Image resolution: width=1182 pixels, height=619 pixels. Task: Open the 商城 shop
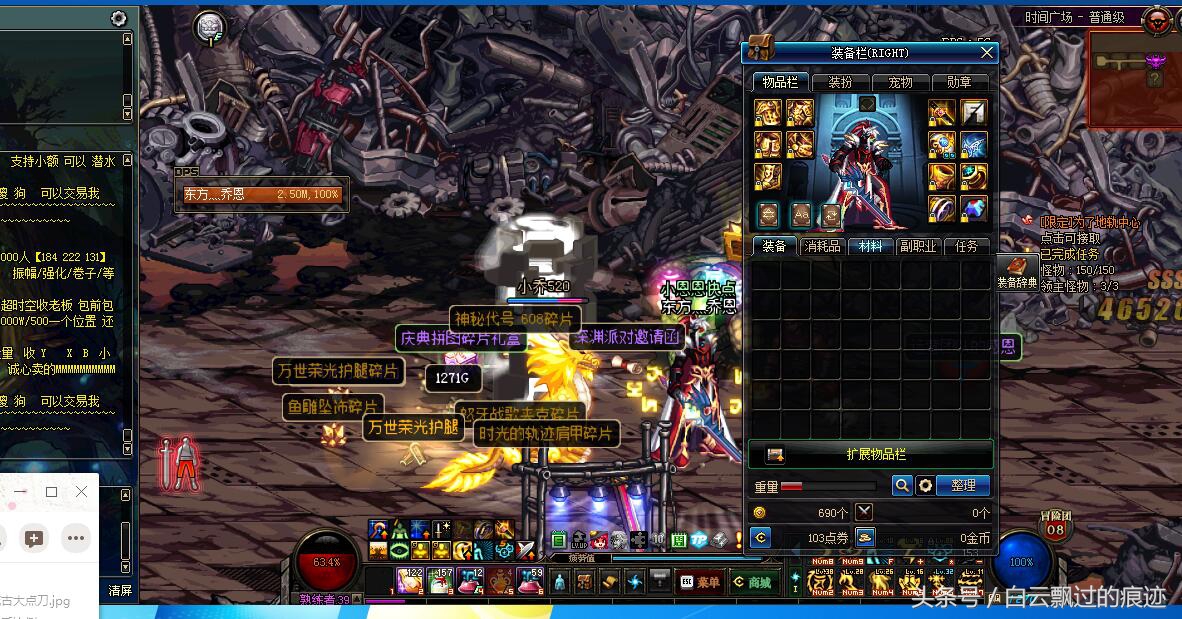coord(752,582)
